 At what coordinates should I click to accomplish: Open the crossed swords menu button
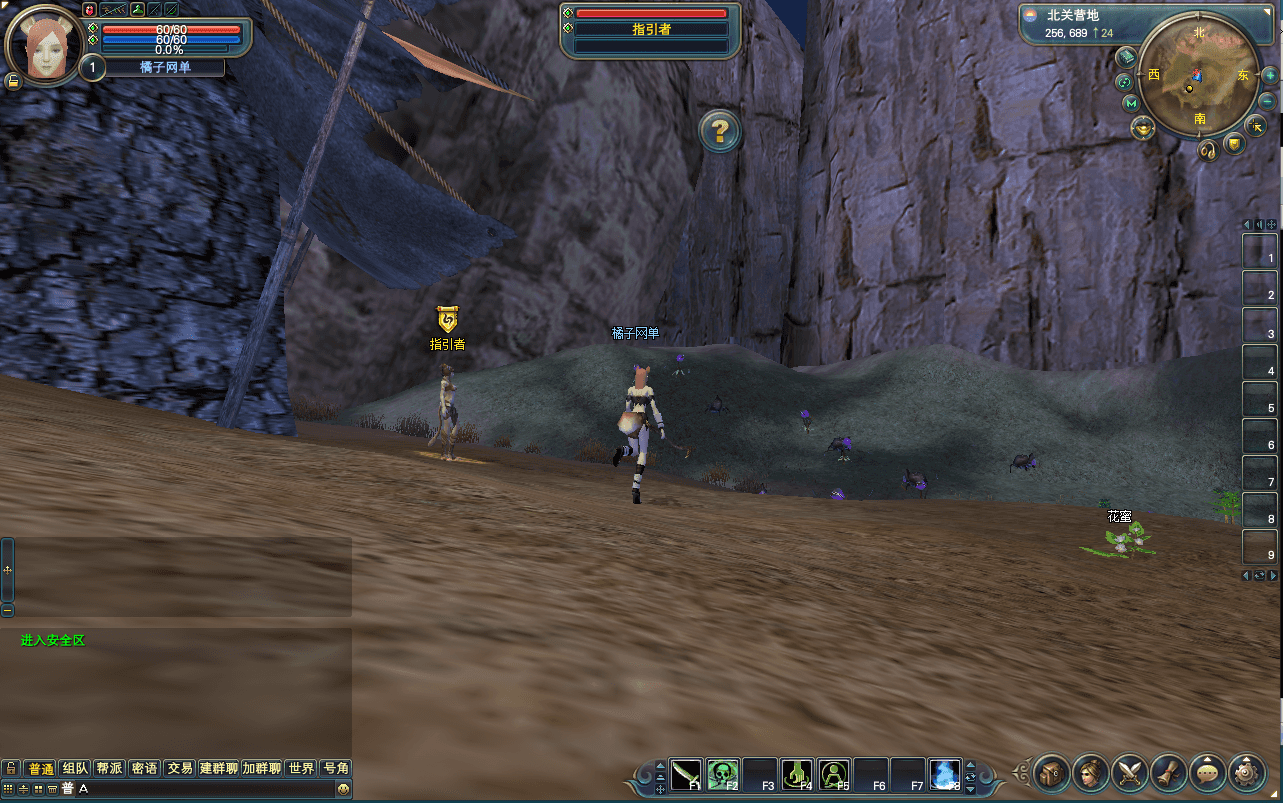pyautogui.click(x=1130, y=772)
